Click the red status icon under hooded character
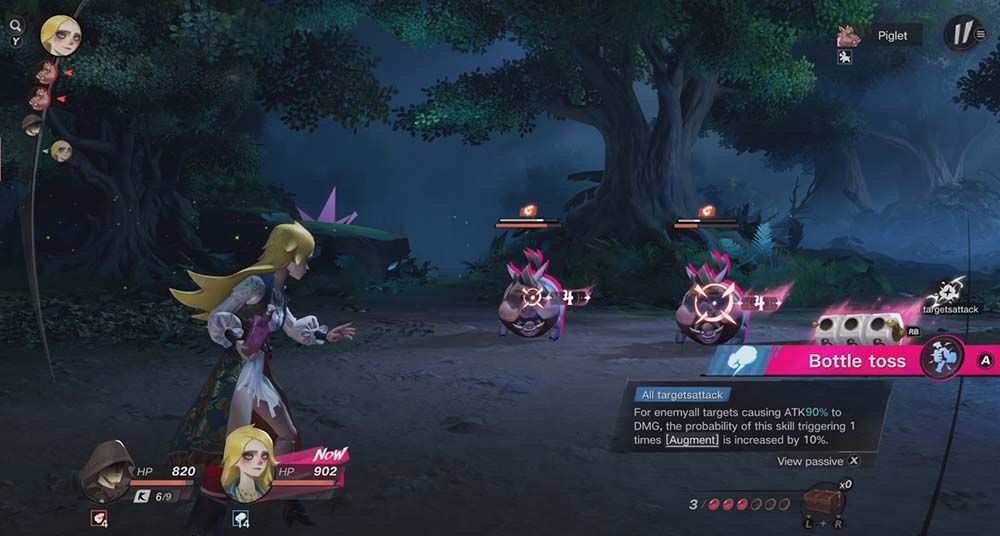Viewport: 1000px width, 536px height. pyautogui.click(x=98, y=518)
